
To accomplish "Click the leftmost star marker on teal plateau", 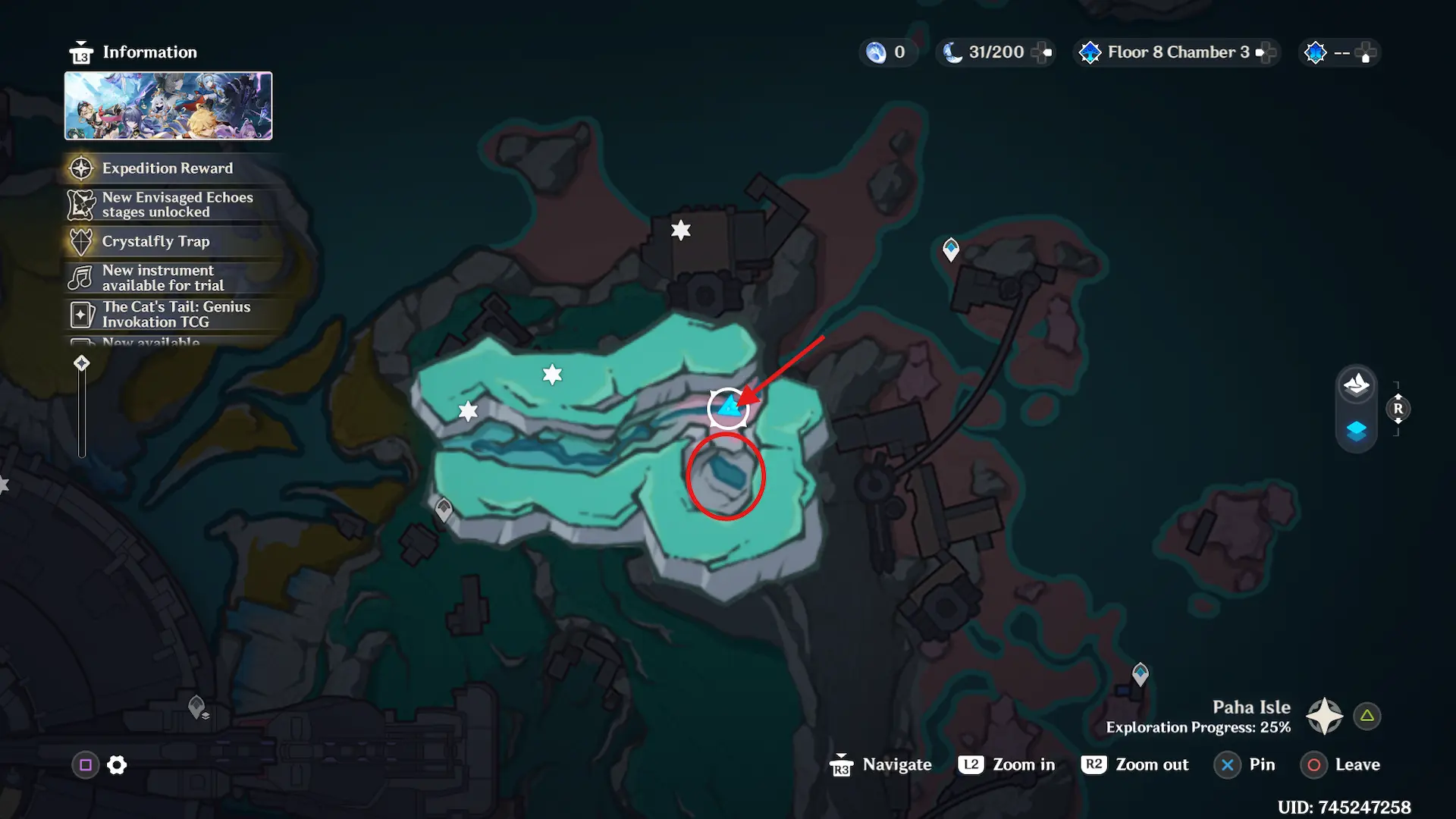I will [x=468, y=412].
